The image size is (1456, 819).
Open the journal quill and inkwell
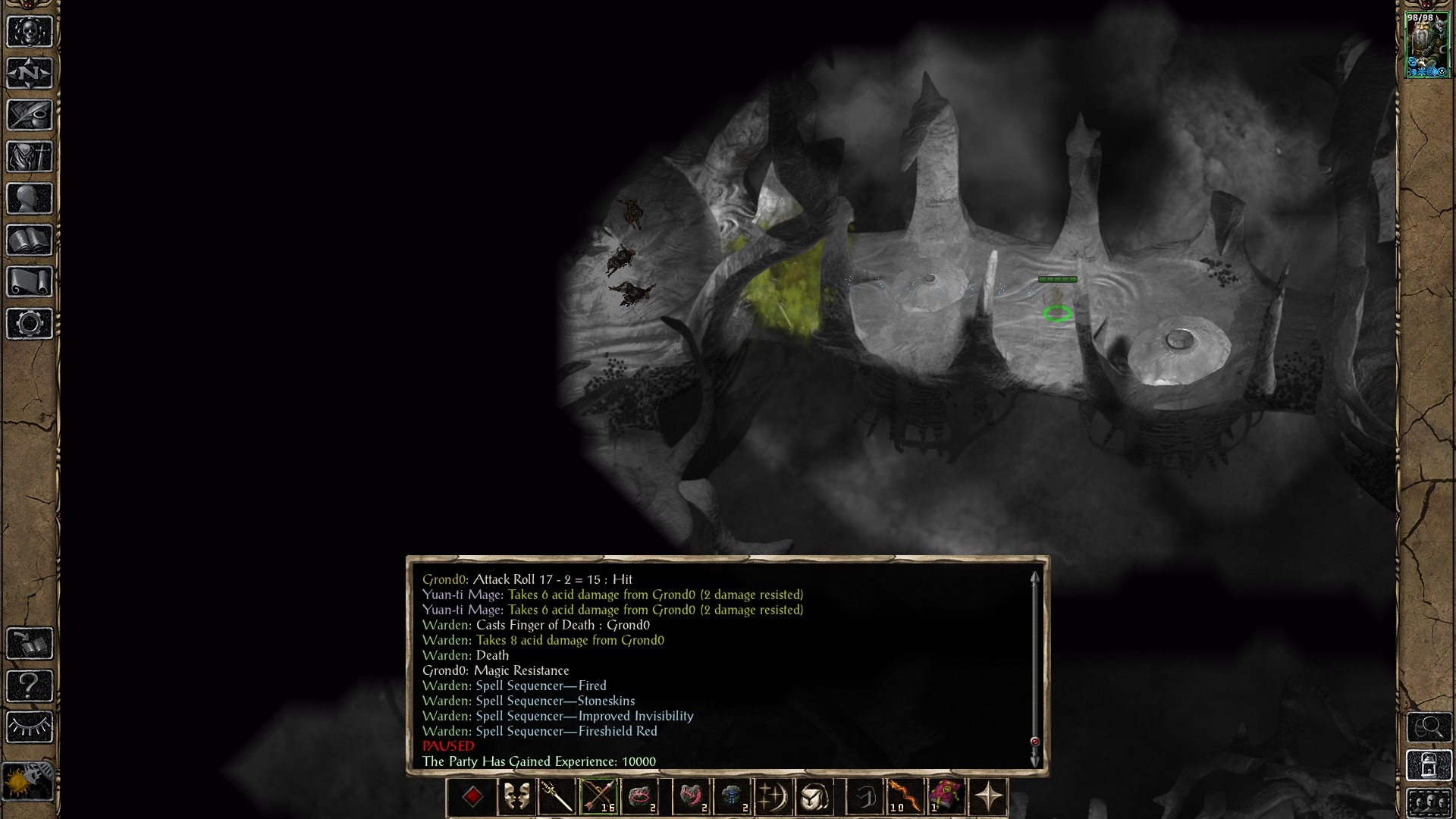30,115
